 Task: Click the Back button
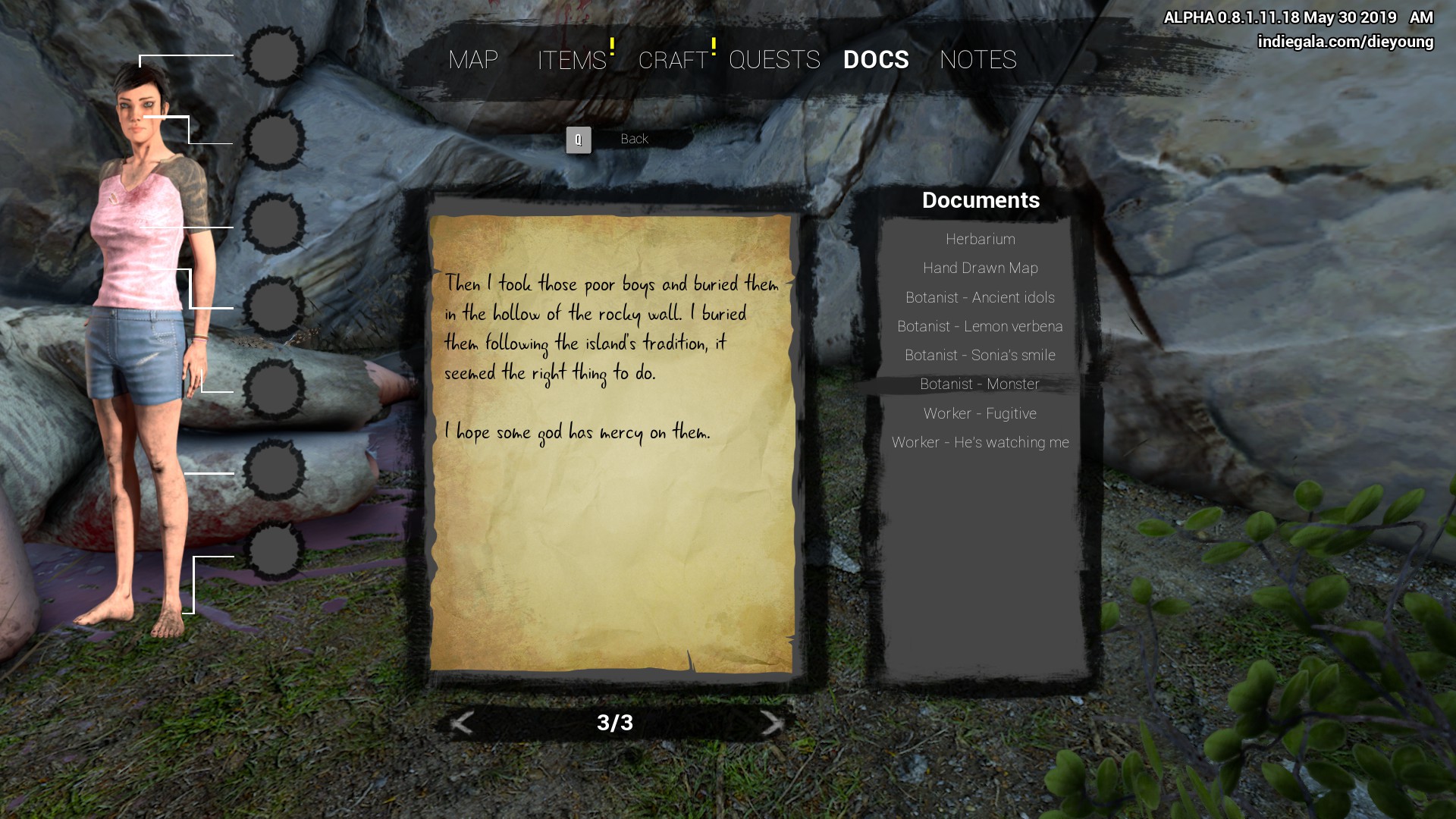(633, 140)
